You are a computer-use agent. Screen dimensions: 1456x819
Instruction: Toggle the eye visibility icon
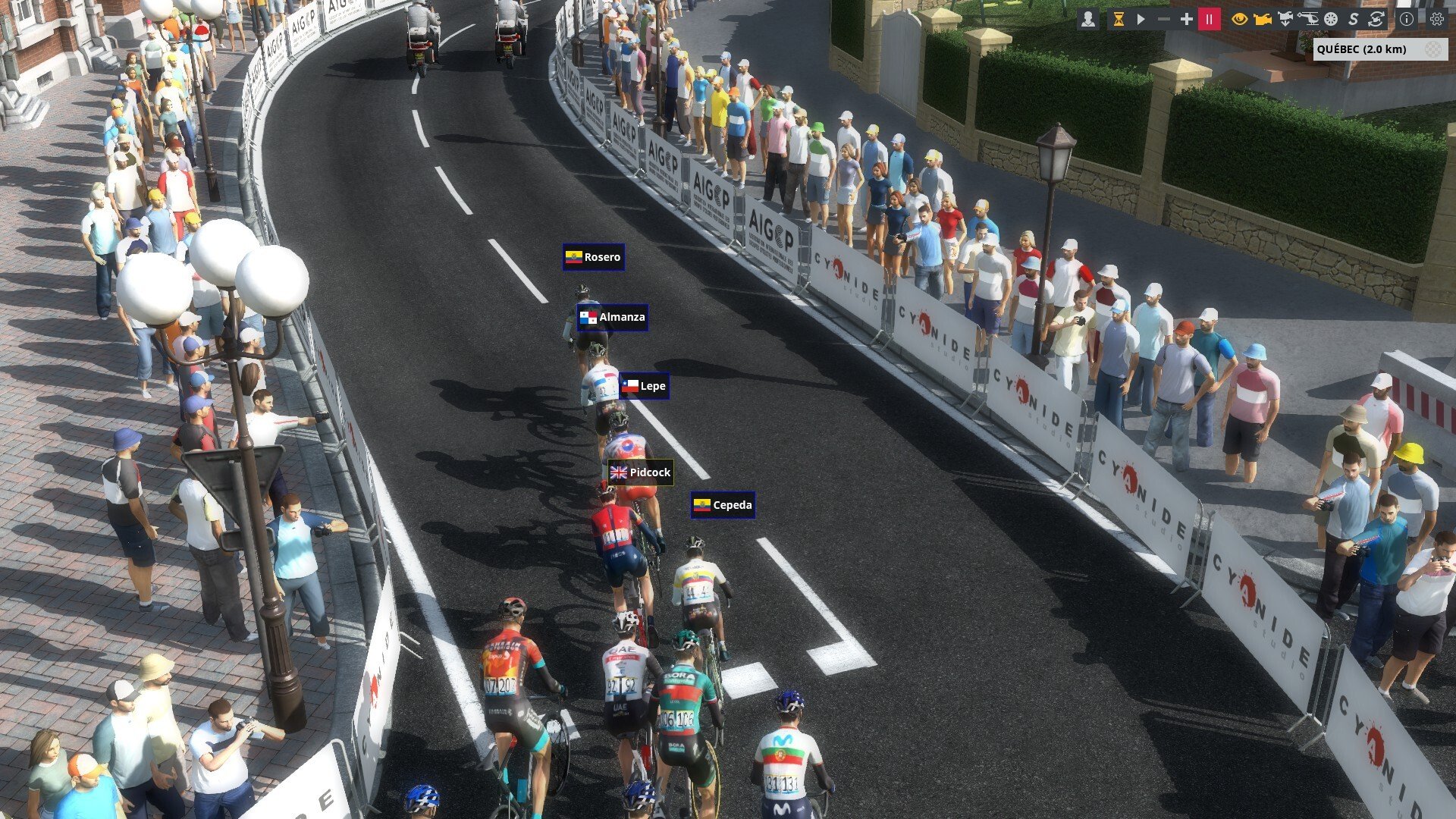tap(1239, 19)
